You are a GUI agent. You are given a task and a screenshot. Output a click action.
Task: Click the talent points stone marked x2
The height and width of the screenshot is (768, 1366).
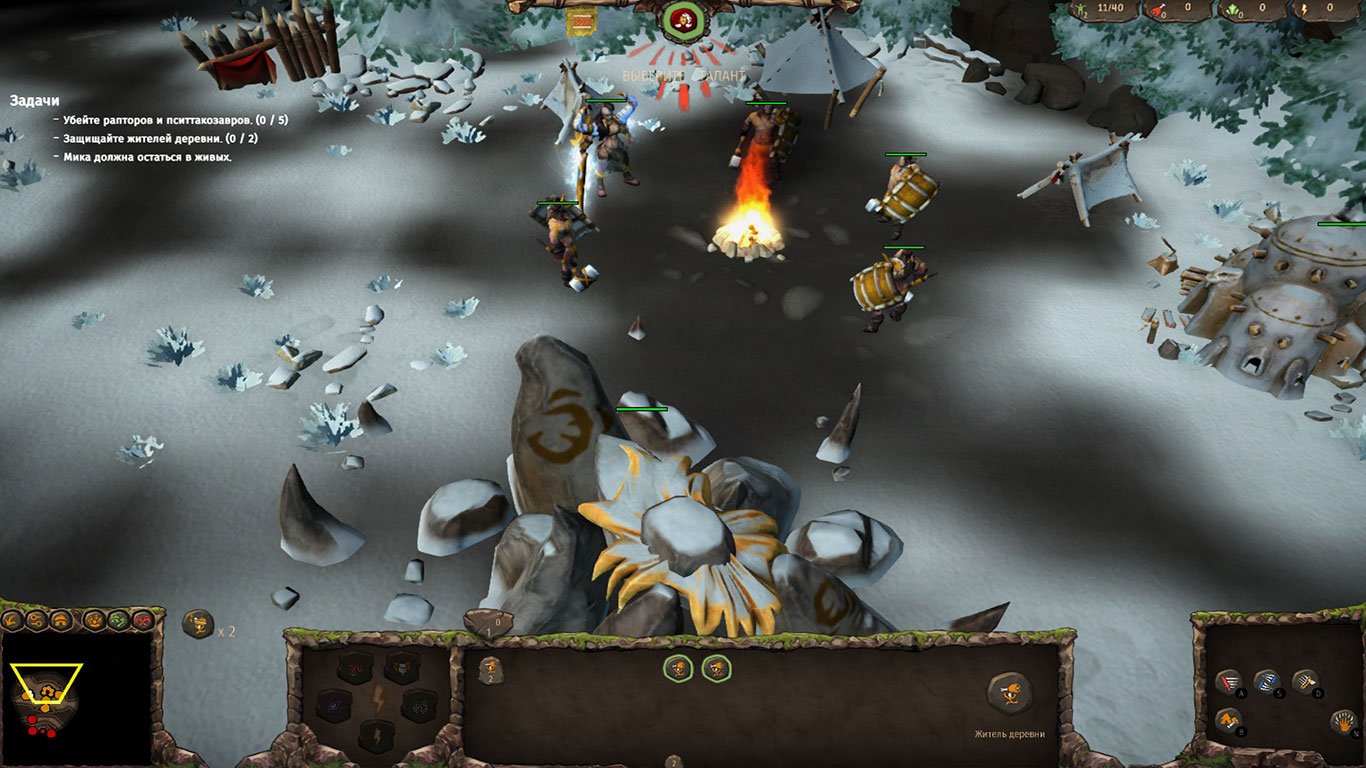coord(196,624)
